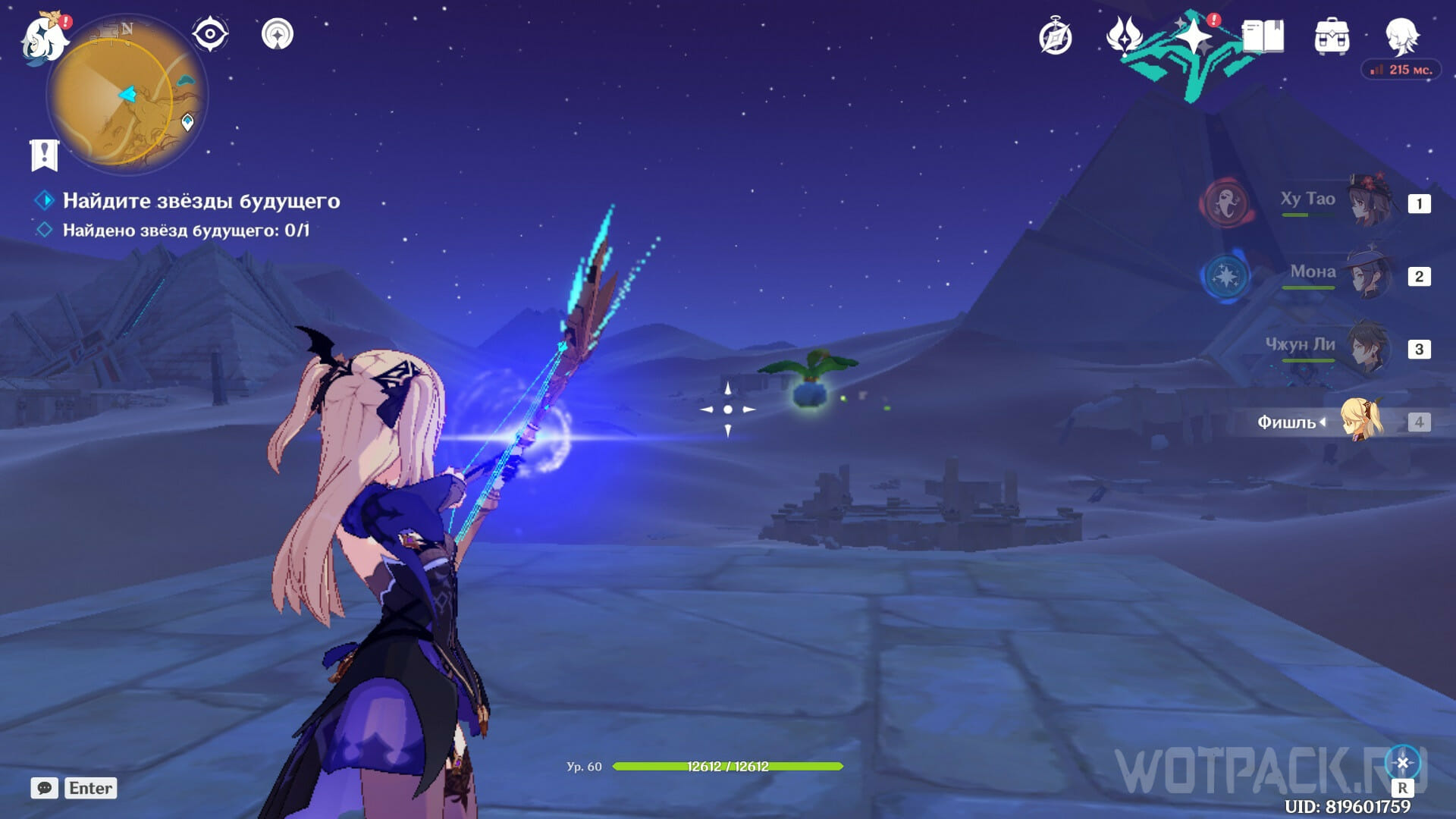Open the chat speech bubble
1456x819 pixels.
coord(45,788)
